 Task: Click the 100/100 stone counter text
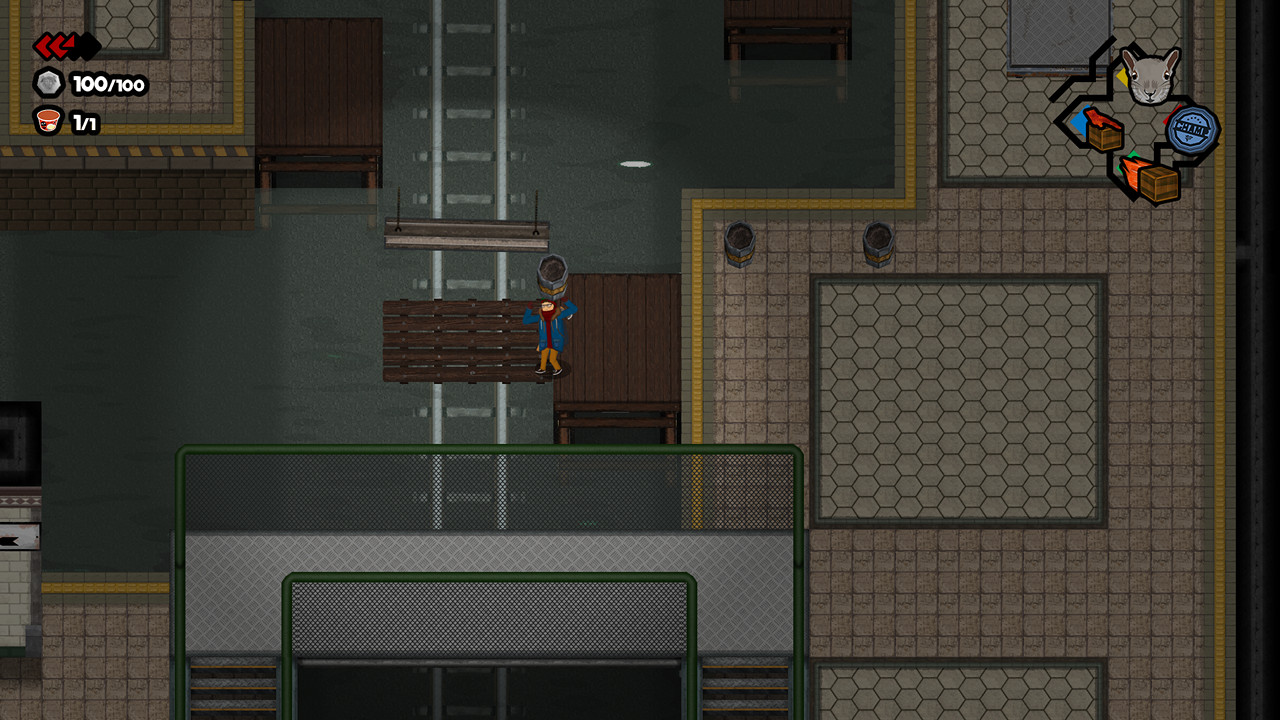109,83
